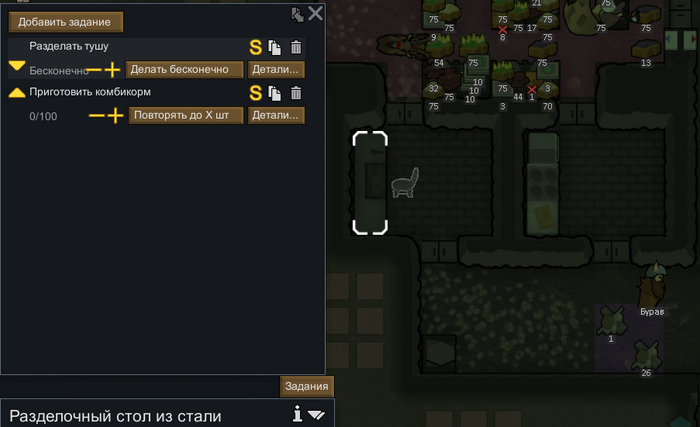Open the 'Повторять до X шт' dropdown
Image resolution: width=700 pixels, height=427 pixels.
tap(186, 115)
